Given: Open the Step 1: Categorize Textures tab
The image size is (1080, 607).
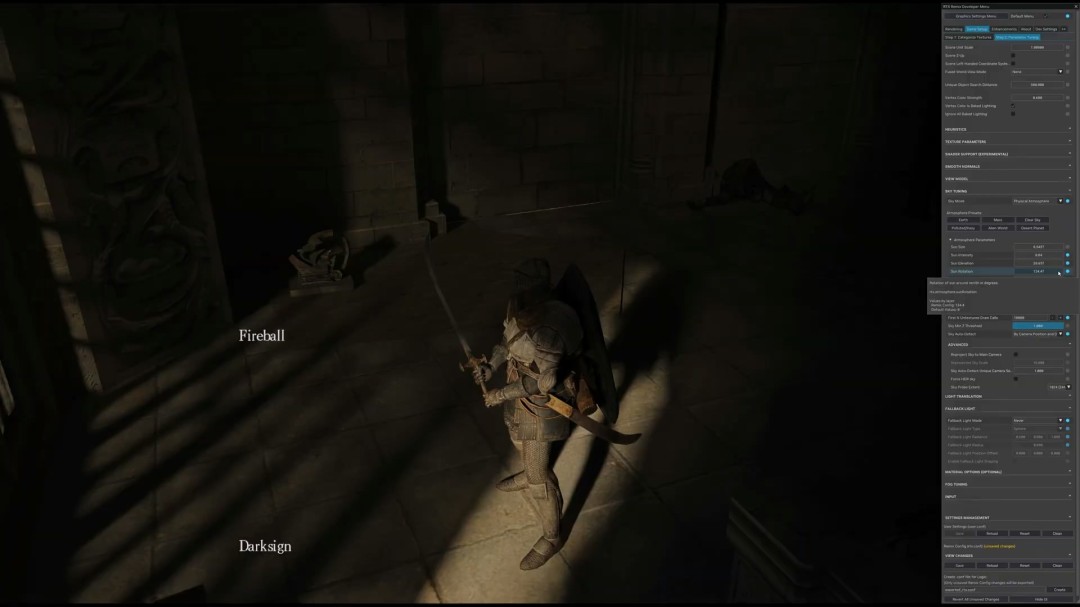Looking at the screenshot, I should click(x=967, y=37).
